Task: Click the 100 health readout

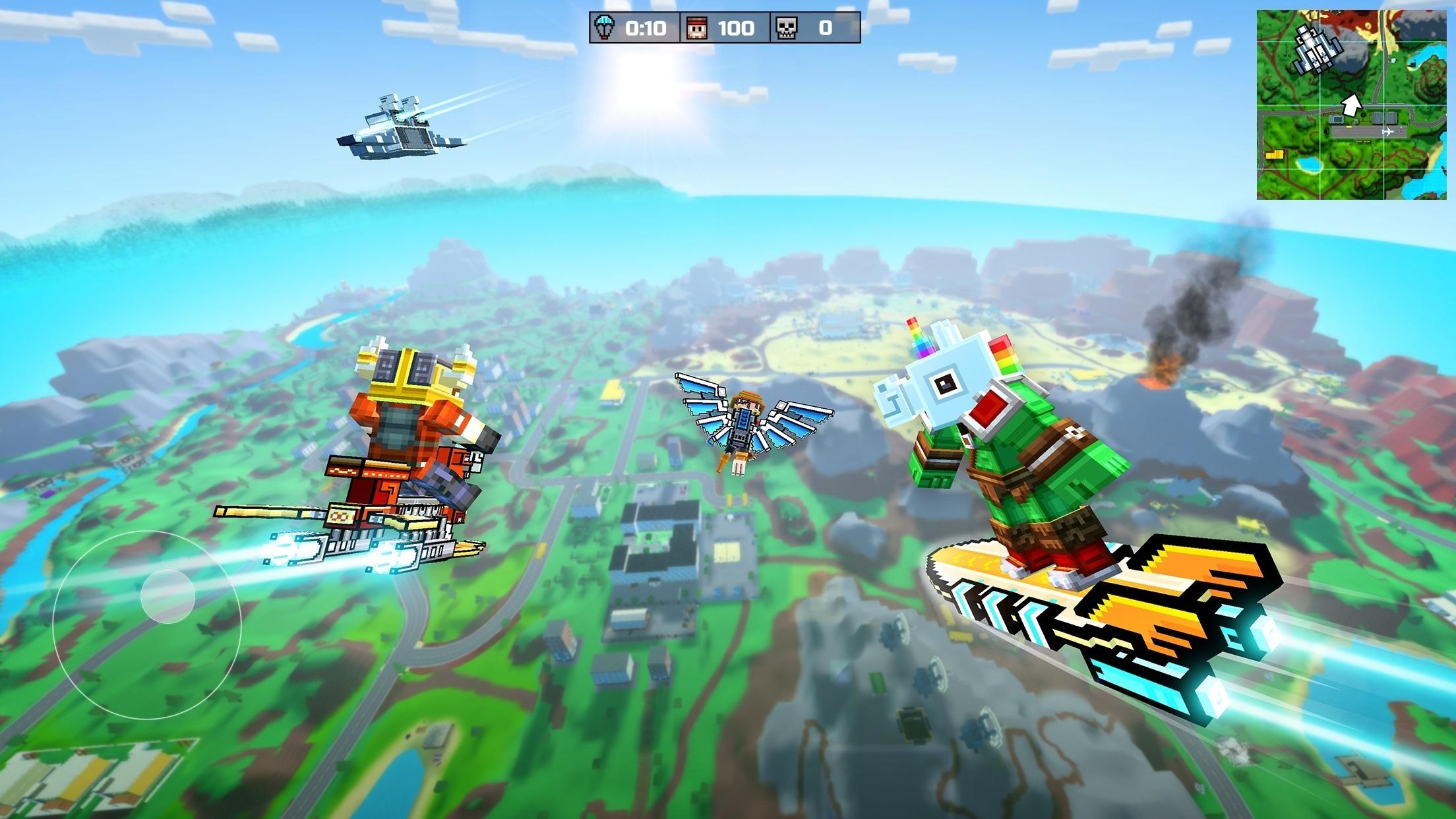Action: (x=739, y=28)
